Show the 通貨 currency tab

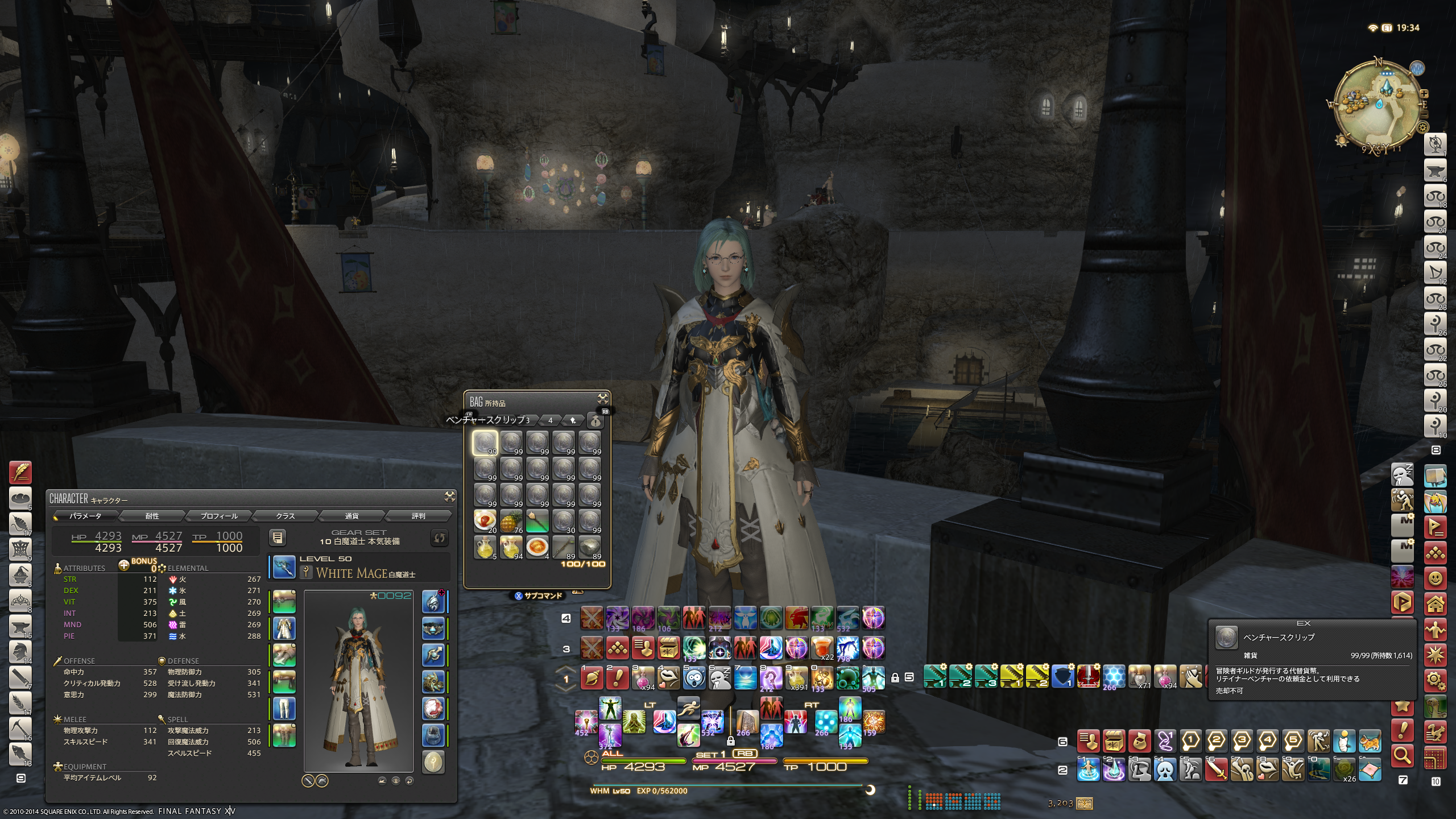tap(352, 516)
